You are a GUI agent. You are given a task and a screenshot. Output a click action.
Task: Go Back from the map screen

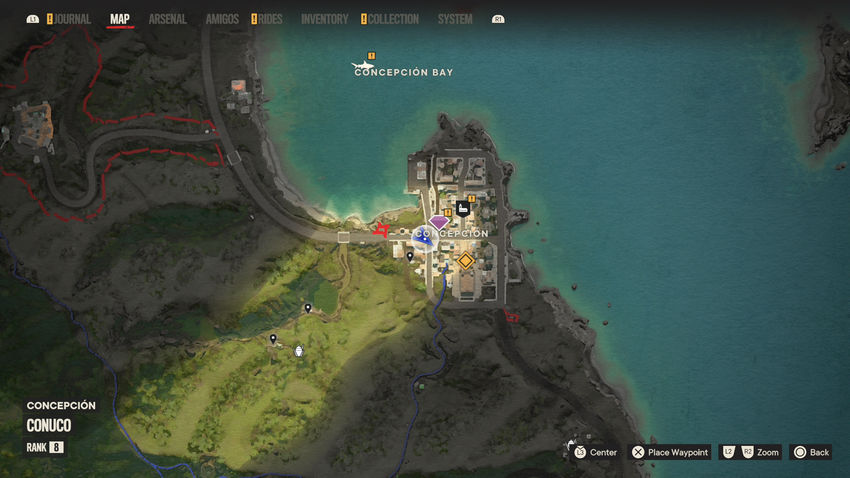coord(811,452)
